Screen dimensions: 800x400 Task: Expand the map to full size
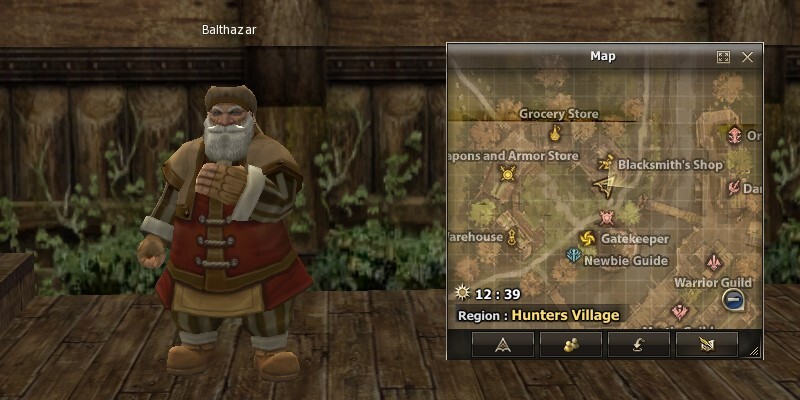tap(724, 58)
